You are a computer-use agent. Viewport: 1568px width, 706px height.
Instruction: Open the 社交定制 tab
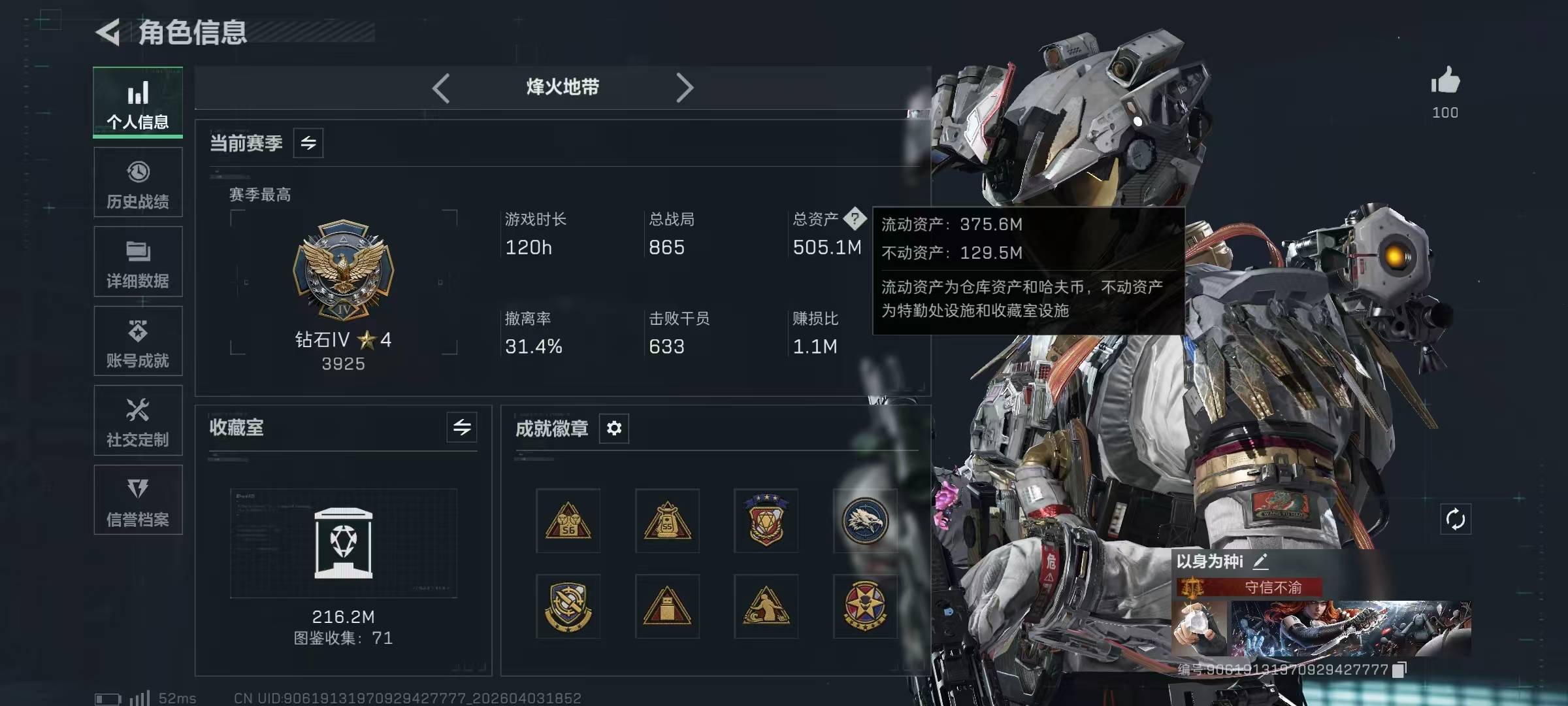tap(138, 421)
